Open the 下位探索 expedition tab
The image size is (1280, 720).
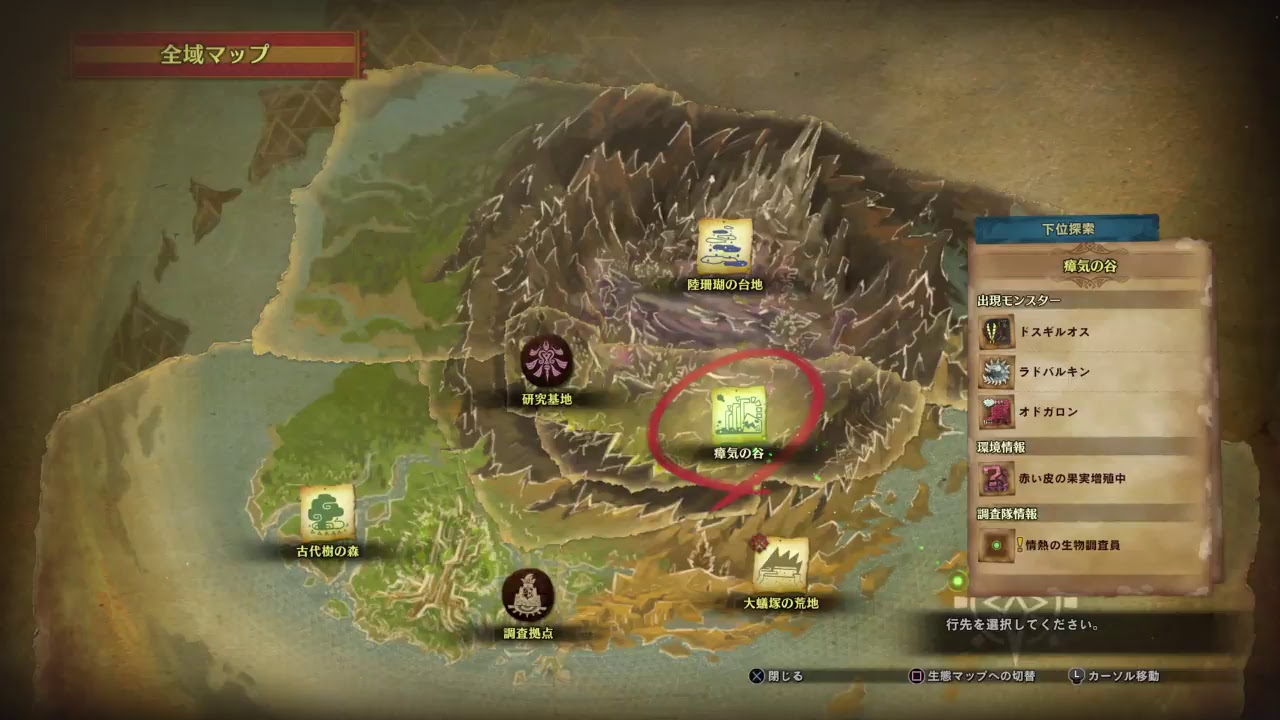pos(1066,228)
